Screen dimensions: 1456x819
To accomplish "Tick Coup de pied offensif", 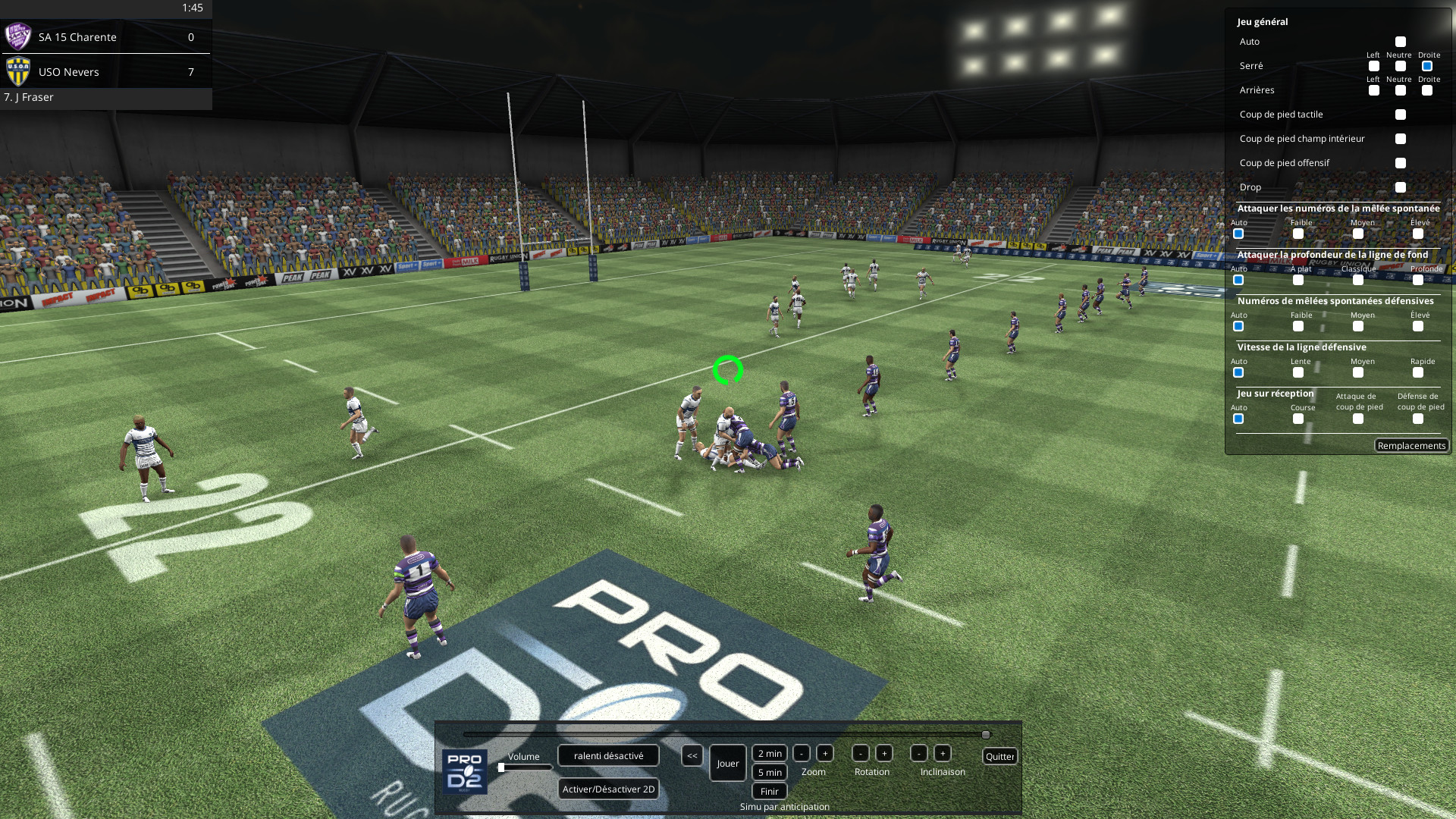I will [1401, 163].
